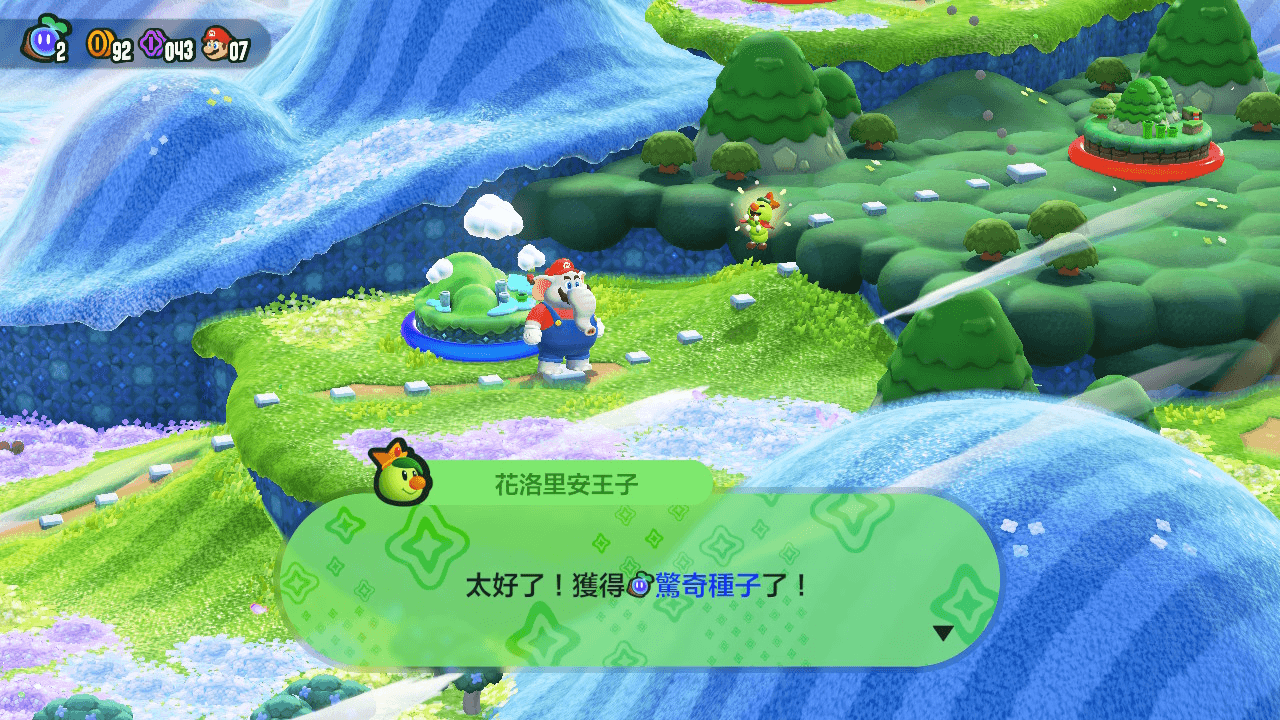Click the Wonder Seed counter showing 2
Screen dimensions: 1280x720
tap(60, 50)
